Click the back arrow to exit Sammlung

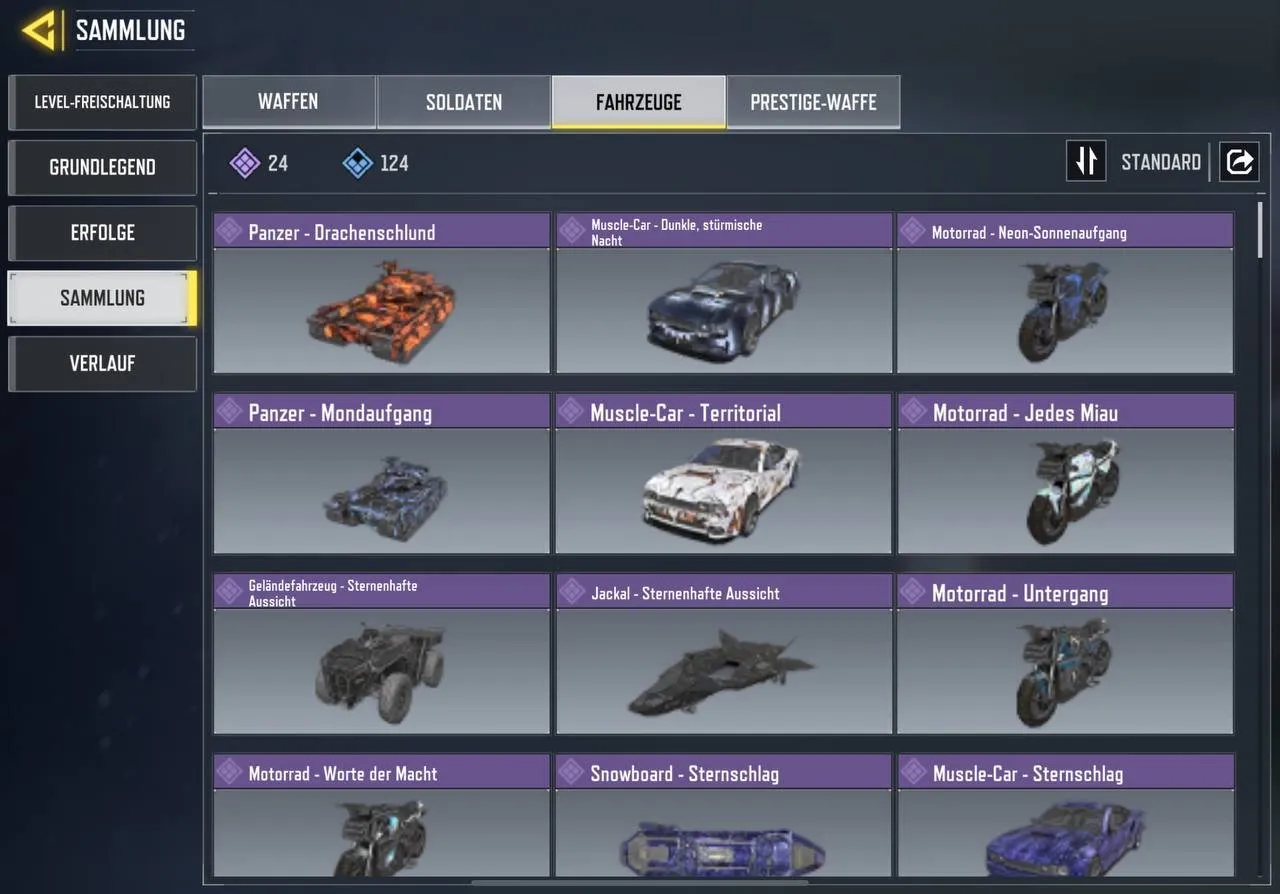37,29
